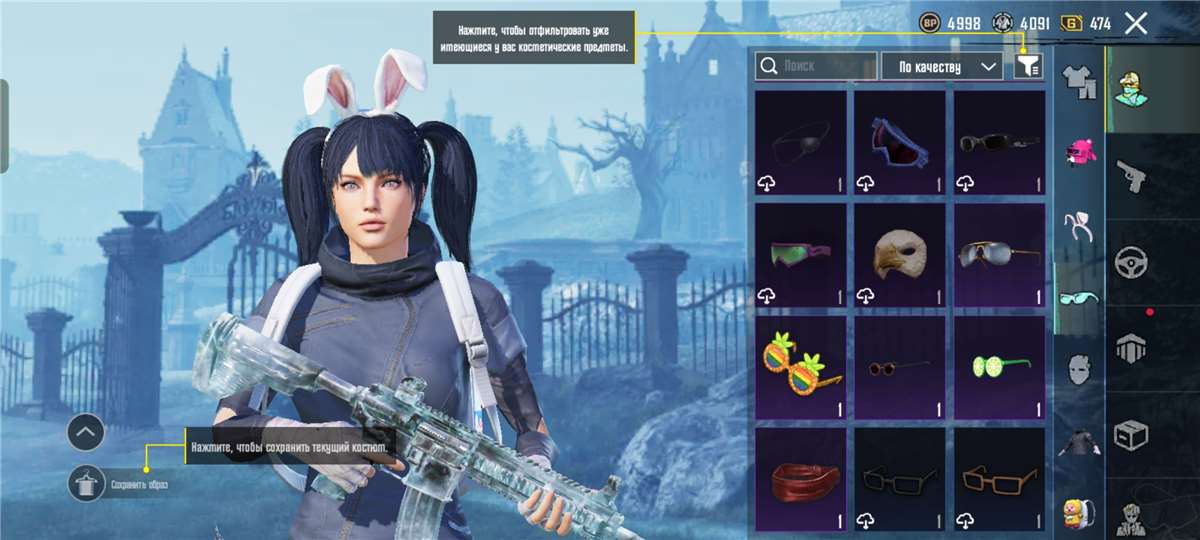Open the yellow backpack category
Viewport: 1200px width, 540px height.
[1078, 512]
